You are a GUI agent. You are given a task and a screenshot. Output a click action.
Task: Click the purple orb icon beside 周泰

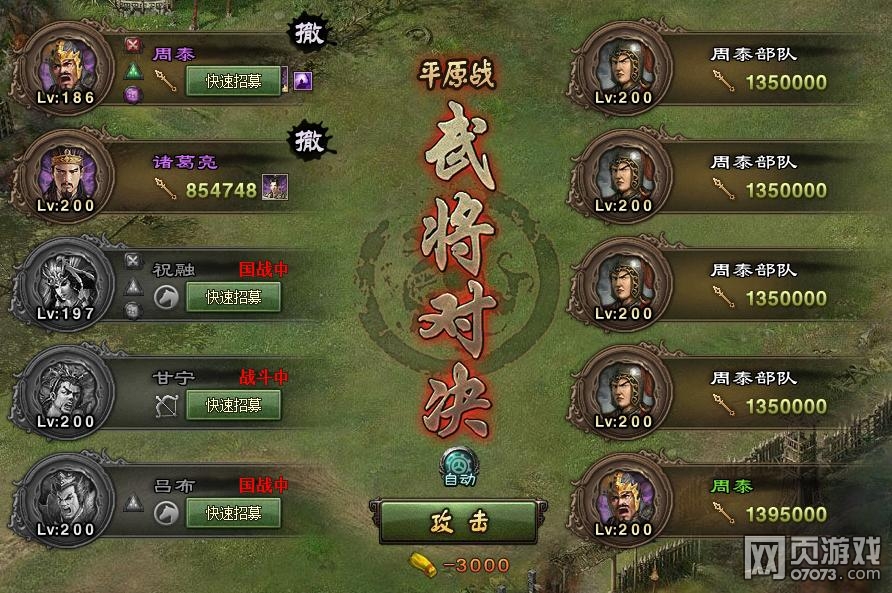click(133, 94)
